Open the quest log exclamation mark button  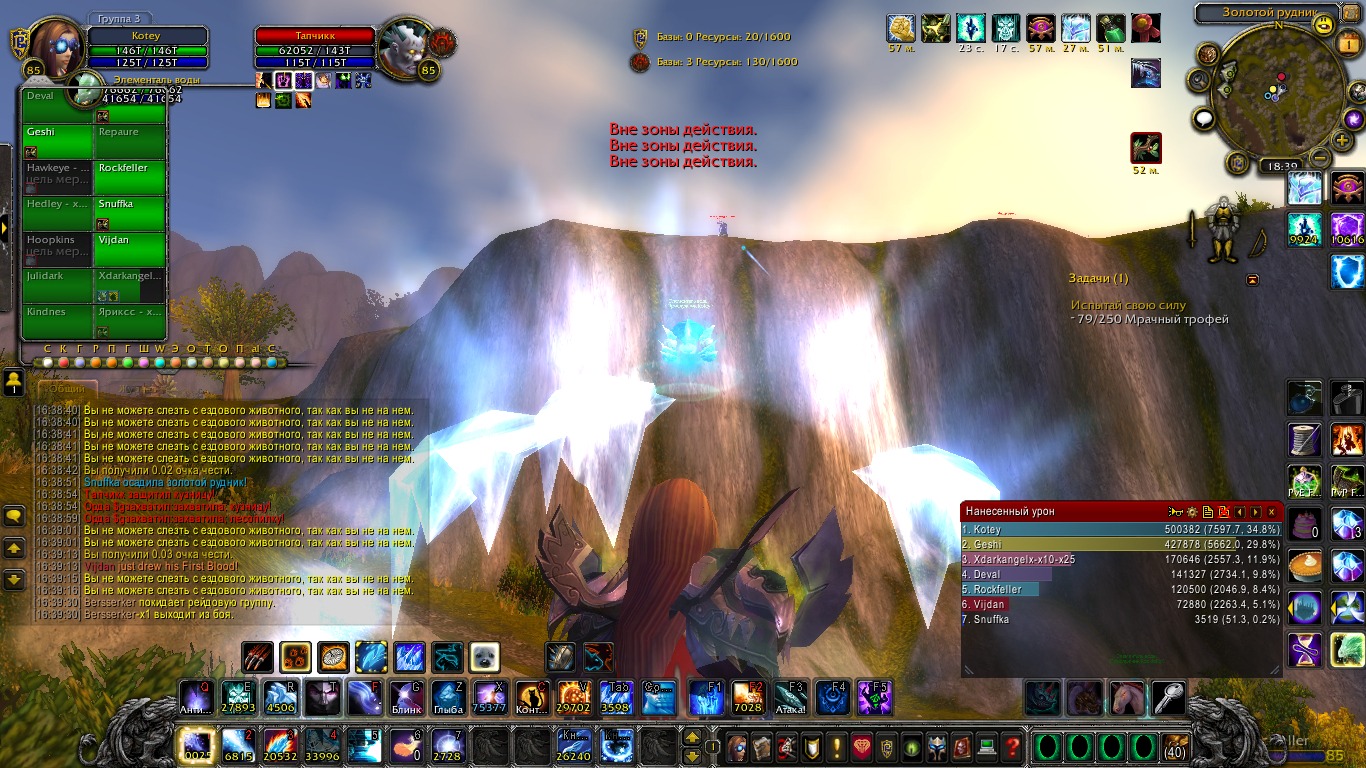point(836,747)
